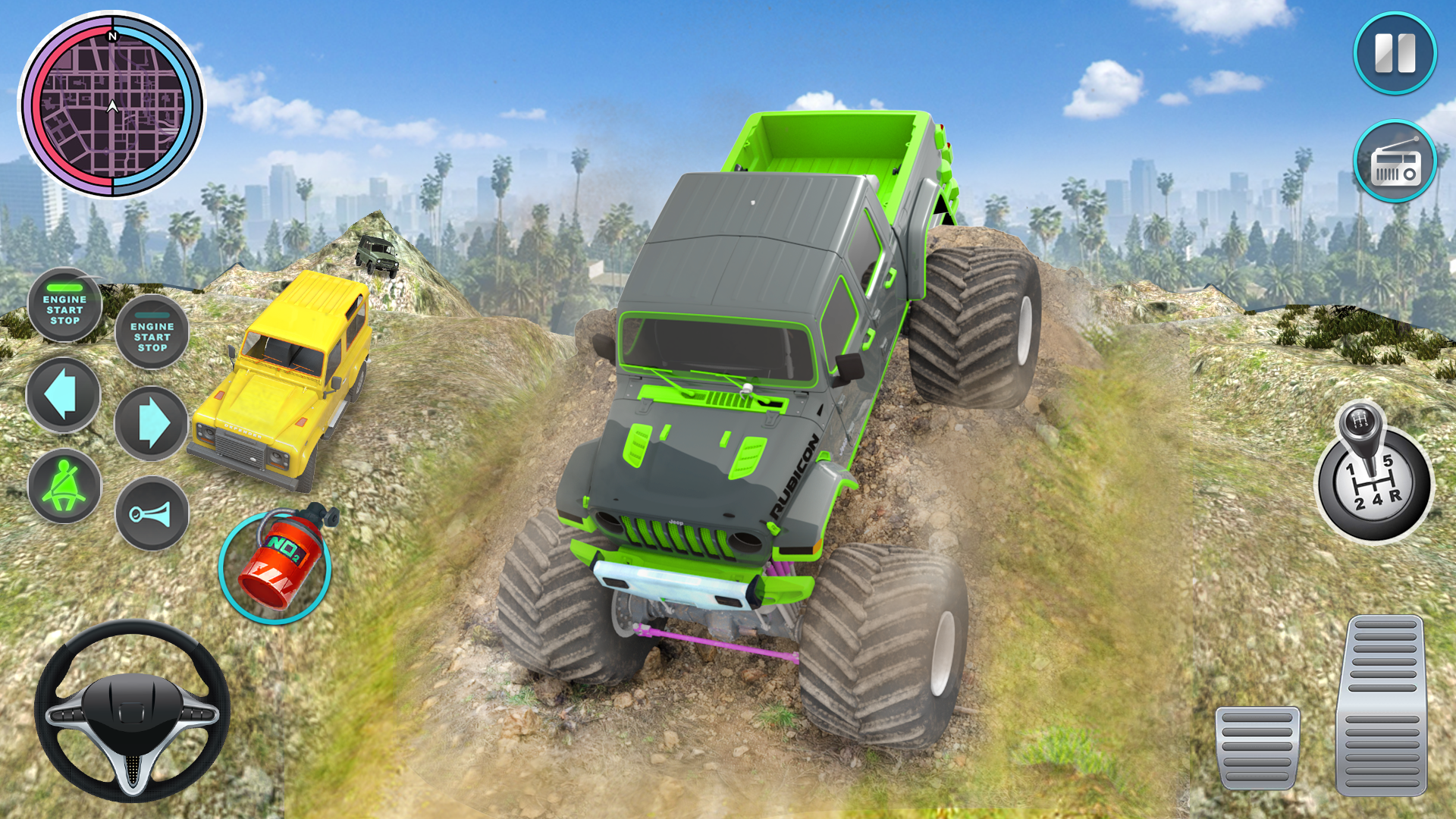Tap the north marker on the minimap ring

[x=114, y=35]
